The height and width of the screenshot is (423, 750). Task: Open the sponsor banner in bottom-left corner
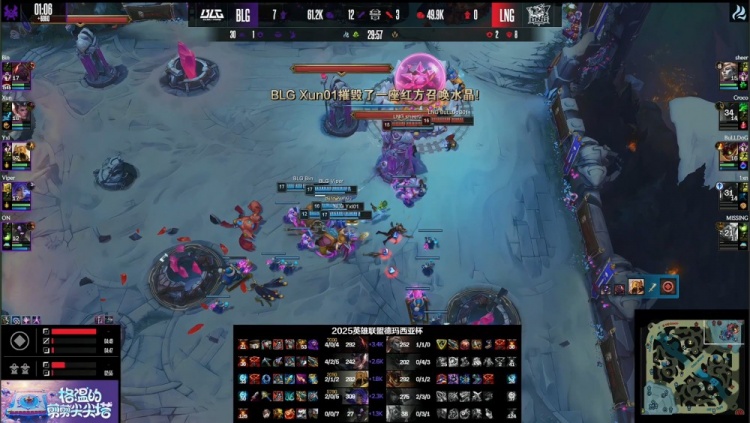(59, 401)
